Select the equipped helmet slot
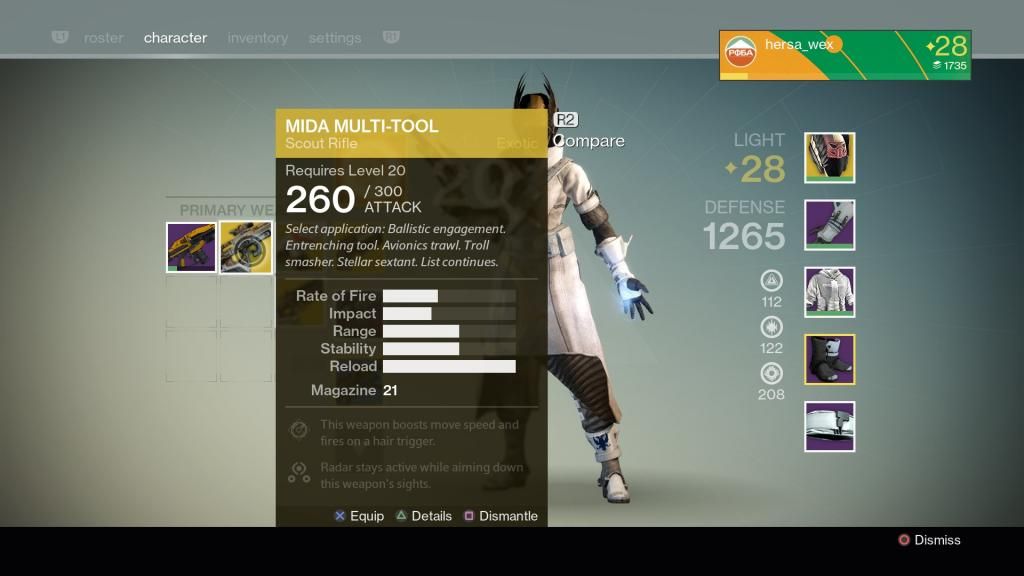Viewport: 1024px width, 576px height. [x=829, y=158]
